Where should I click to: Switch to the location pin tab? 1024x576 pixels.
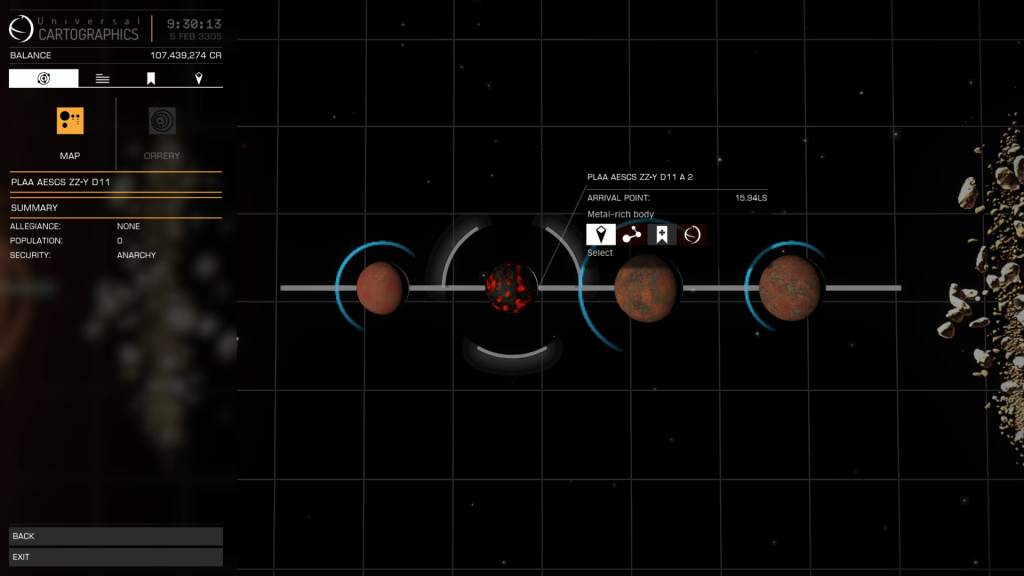(x=199, y=78)
